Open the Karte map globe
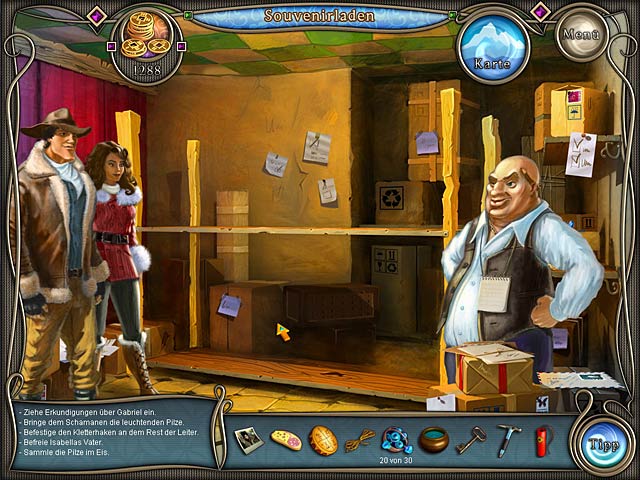Screen dimensions: 640x480 point(493,45)
